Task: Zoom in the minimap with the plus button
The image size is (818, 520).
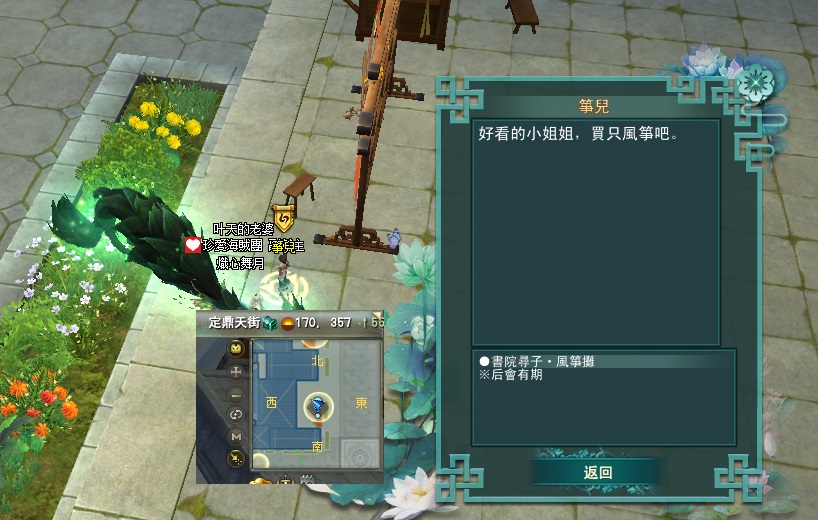Action: [237, 371]
